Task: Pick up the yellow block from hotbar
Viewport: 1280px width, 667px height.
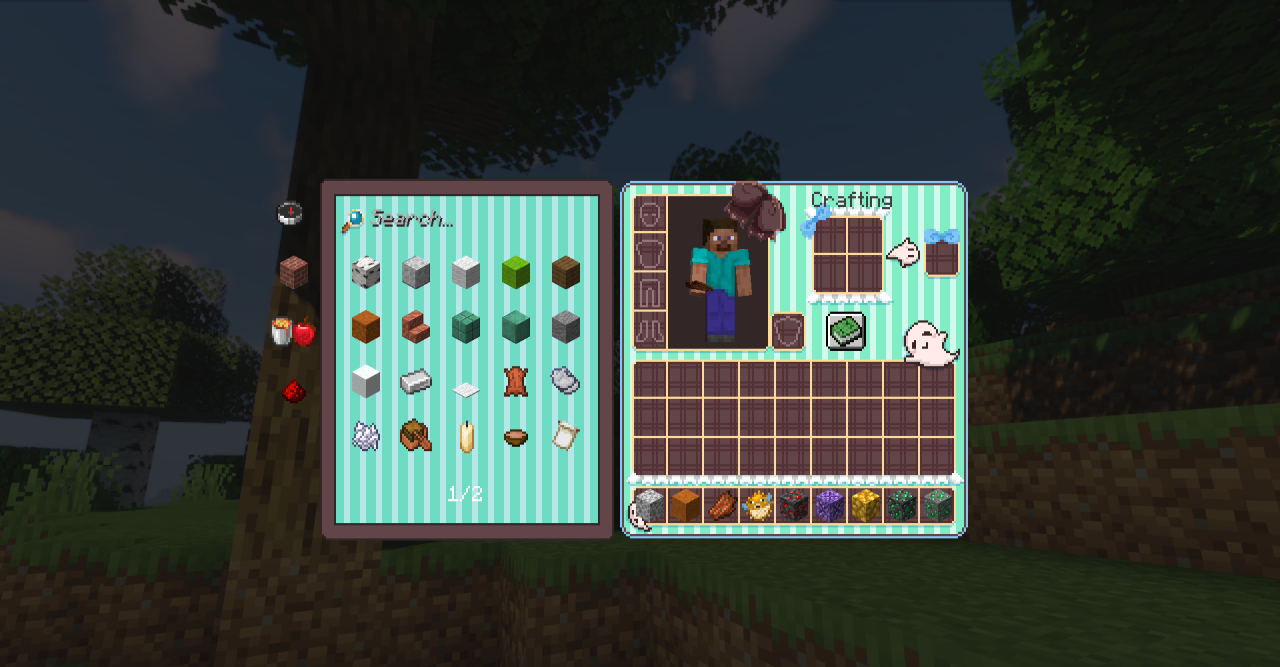Action: point(865,506)
